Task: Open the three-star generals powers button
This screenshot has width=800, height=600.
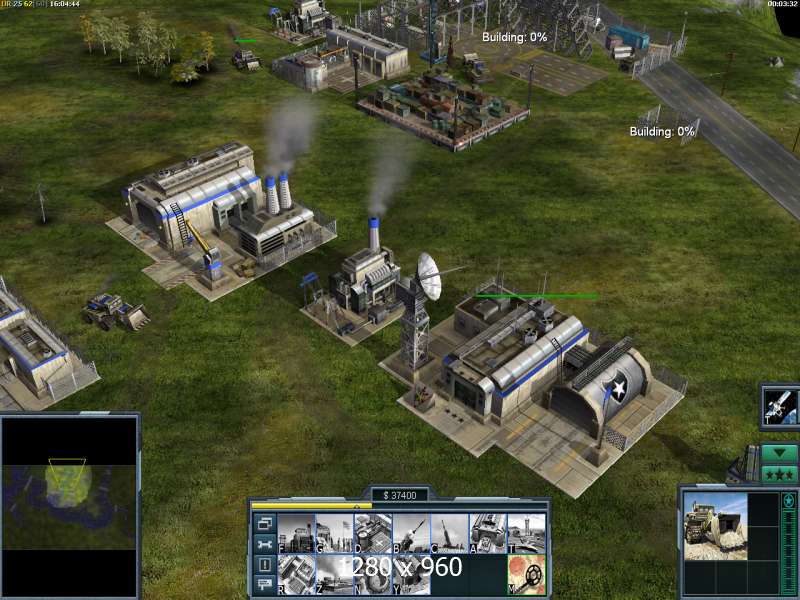Action: coord(779,474)
